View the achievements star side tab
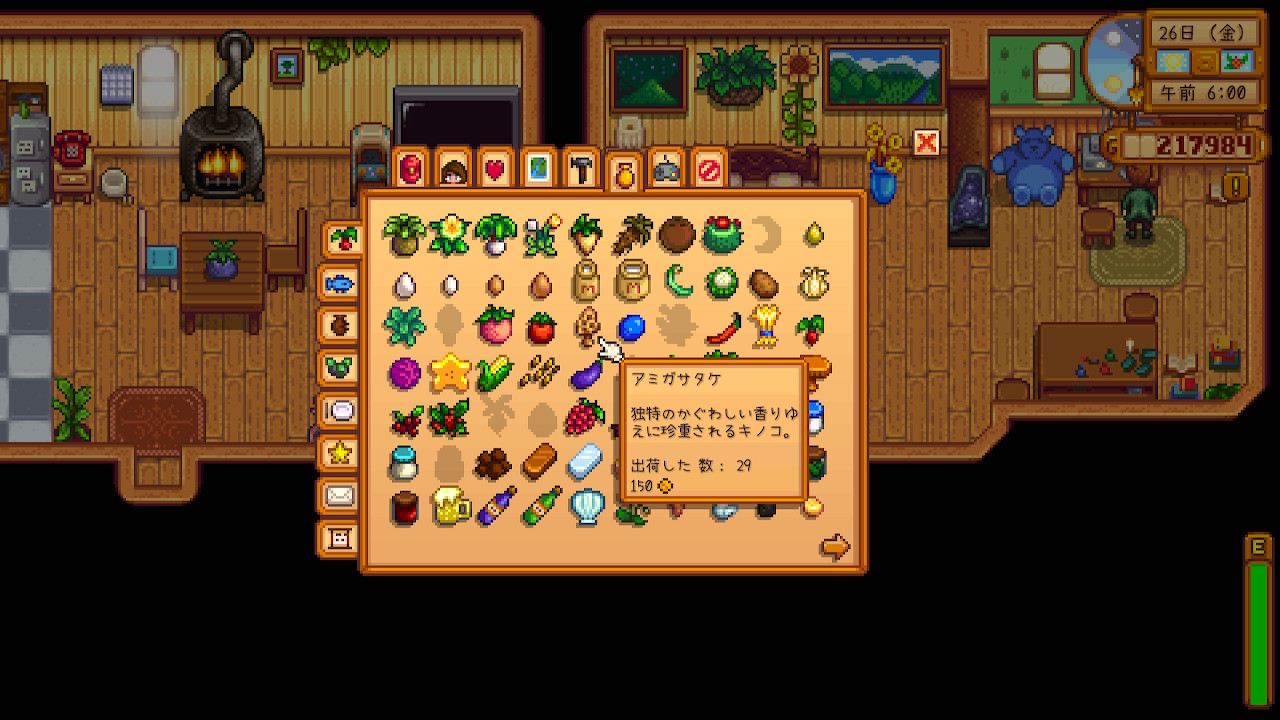Viewport: 1280px width, 720px height. (x=340, y=454)
